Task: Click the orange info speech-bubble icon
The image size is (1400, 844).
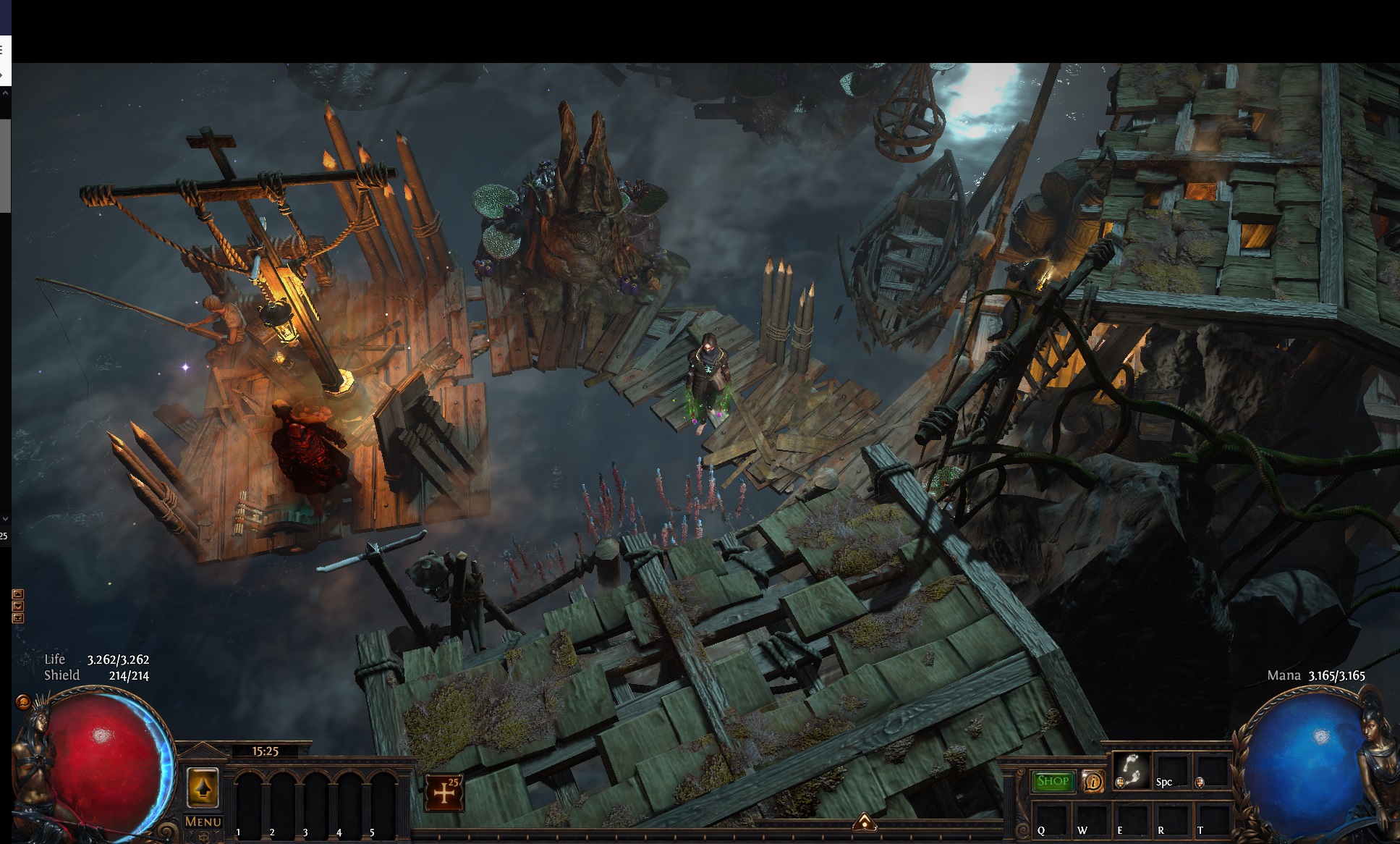Action: point(1093,782)
